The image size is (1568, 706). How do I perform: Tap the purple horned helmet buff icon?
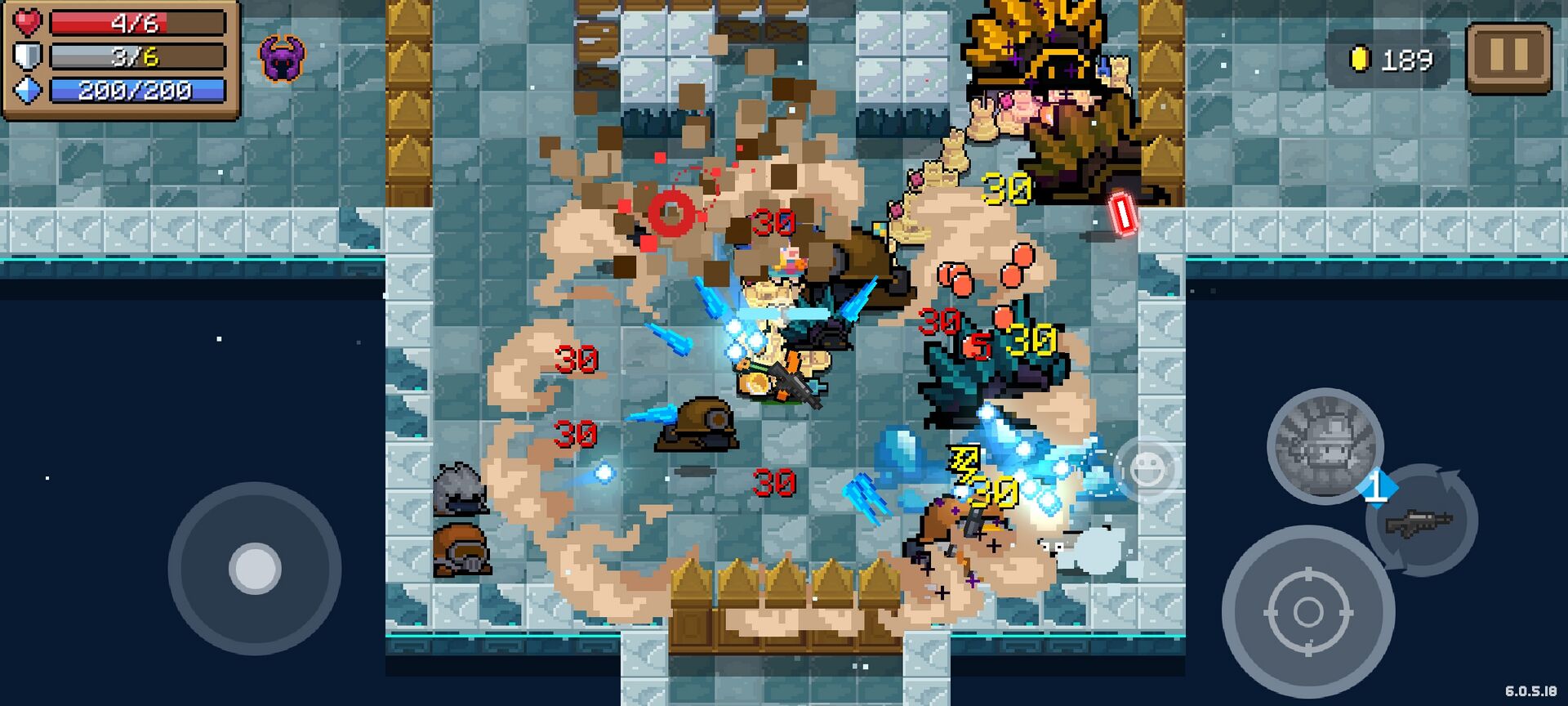(282, 58)
